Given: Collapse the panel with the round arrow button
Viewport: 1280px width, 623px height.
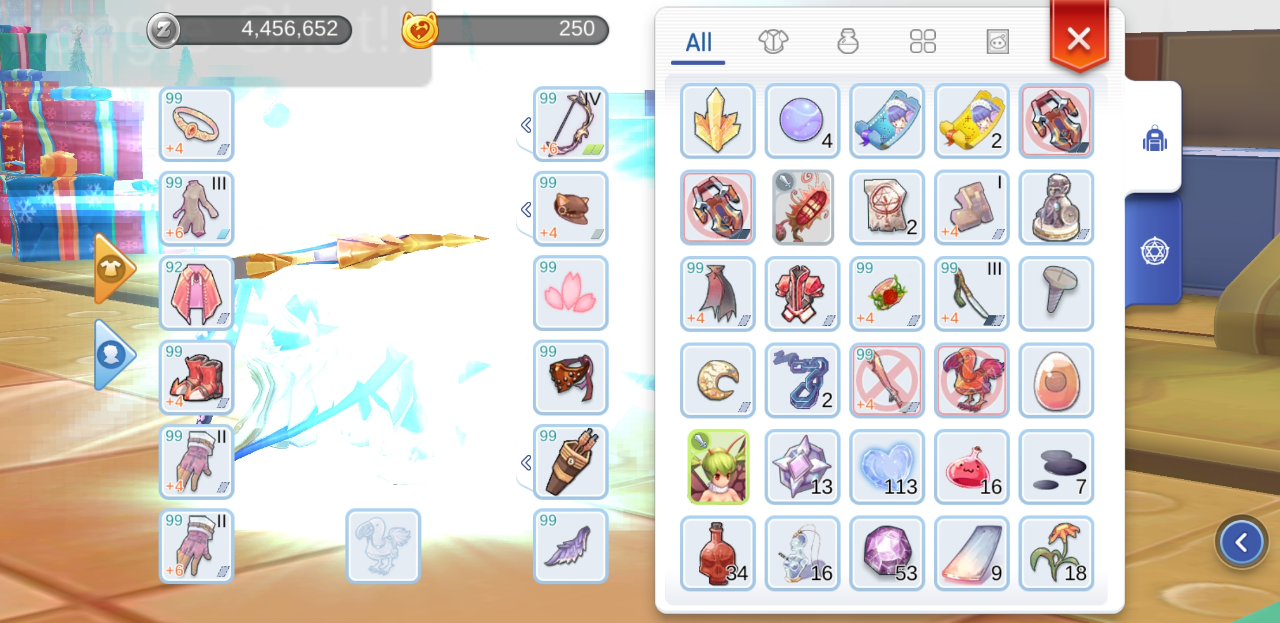Looking at the screenshot, I should click(x=1241, y=543).
